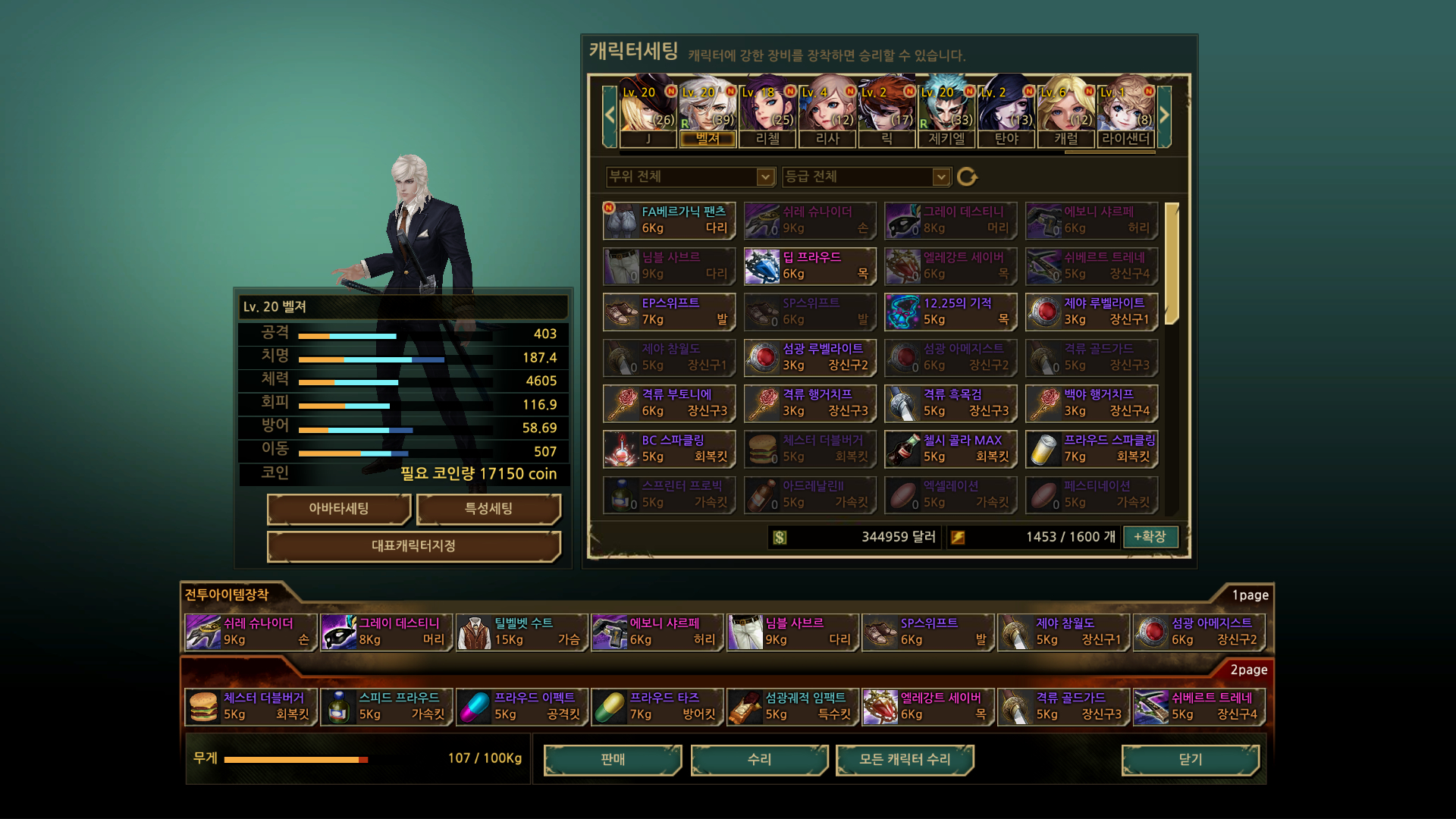1456x819 pixels.
Task: Select the FA베르가닉 팬츠 item
Action: click(669, 220)
